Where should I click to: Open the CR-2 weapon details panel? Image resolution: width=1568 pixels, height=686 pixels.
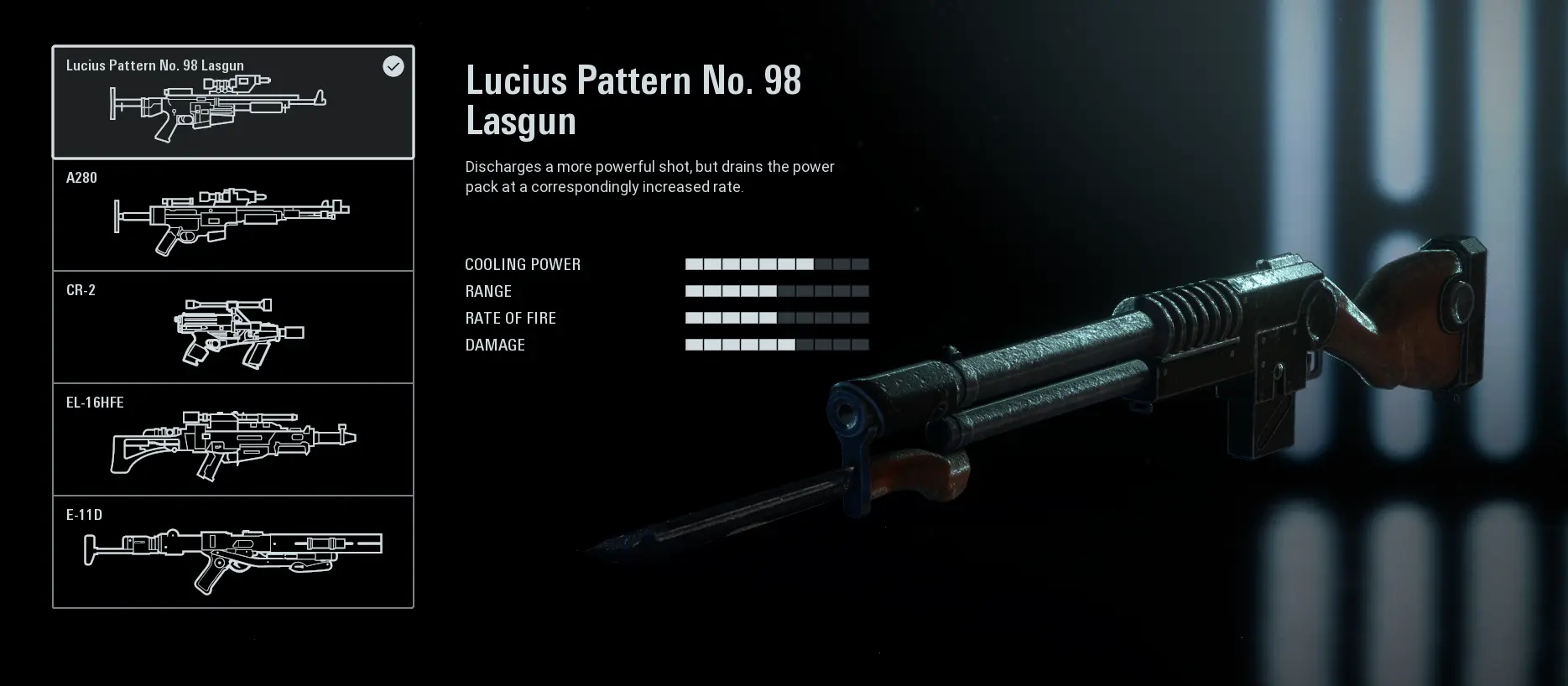233,327
